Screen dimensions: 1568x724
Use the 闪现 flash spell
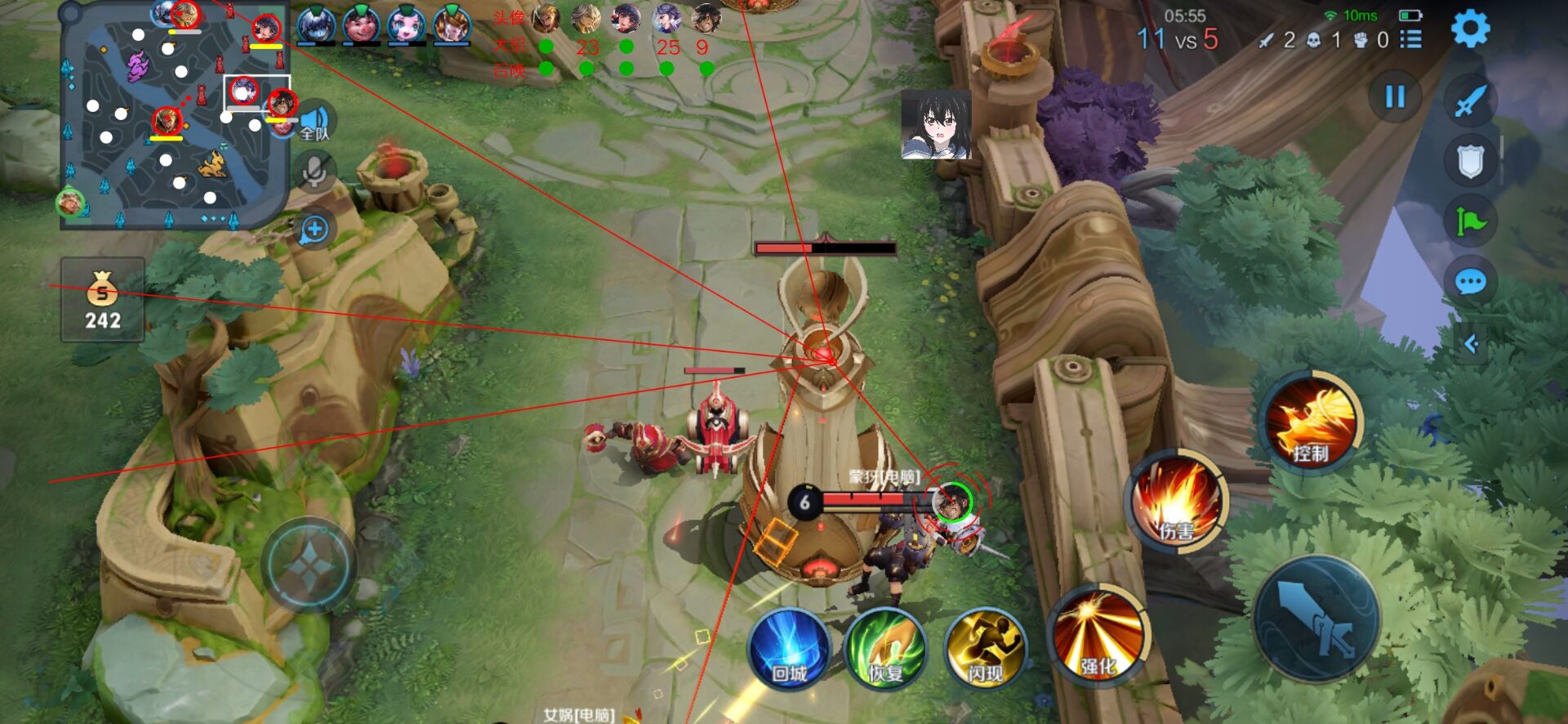point(985,650)
